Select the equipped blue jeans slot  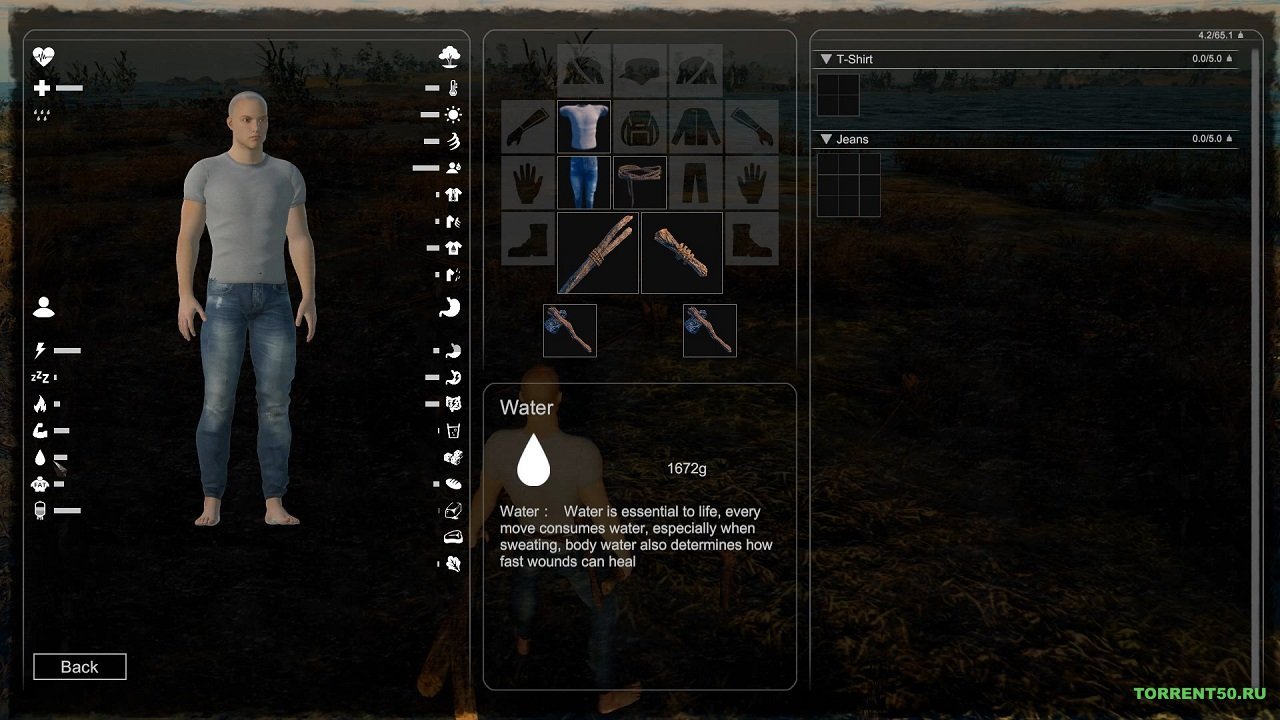pos(584,182)
